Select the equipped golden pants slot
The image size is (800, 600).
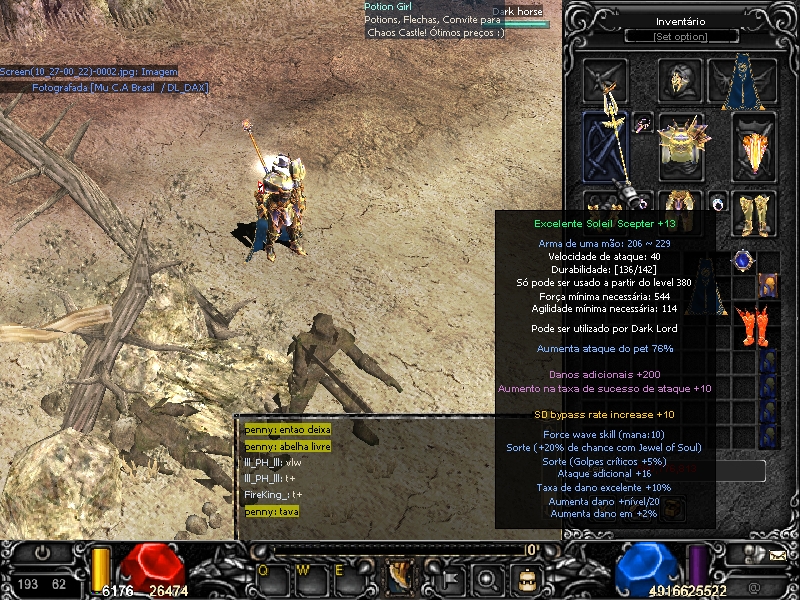682,202
